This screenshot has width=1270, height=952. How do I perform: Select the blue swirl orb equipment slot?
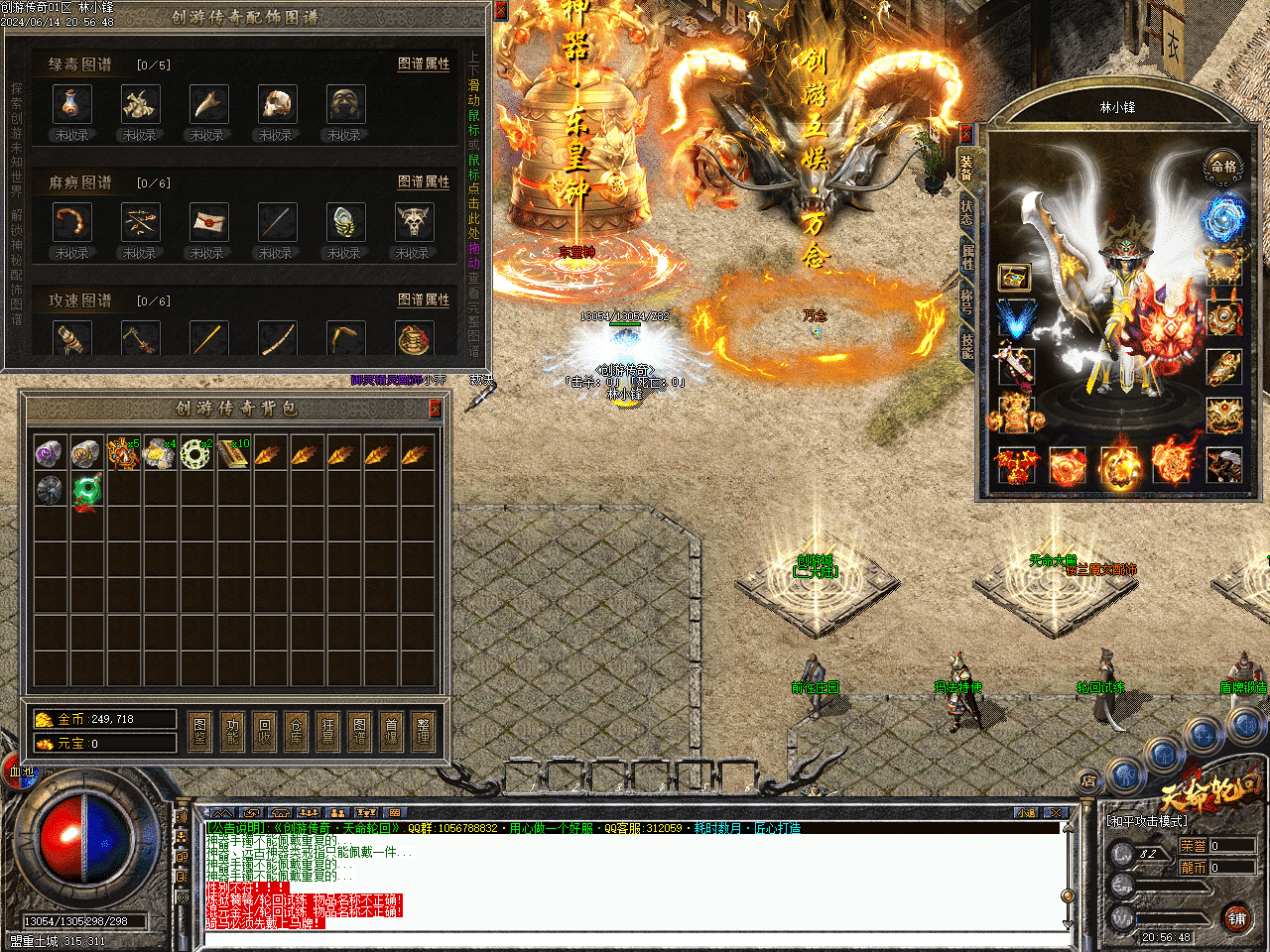point(1223,217)
